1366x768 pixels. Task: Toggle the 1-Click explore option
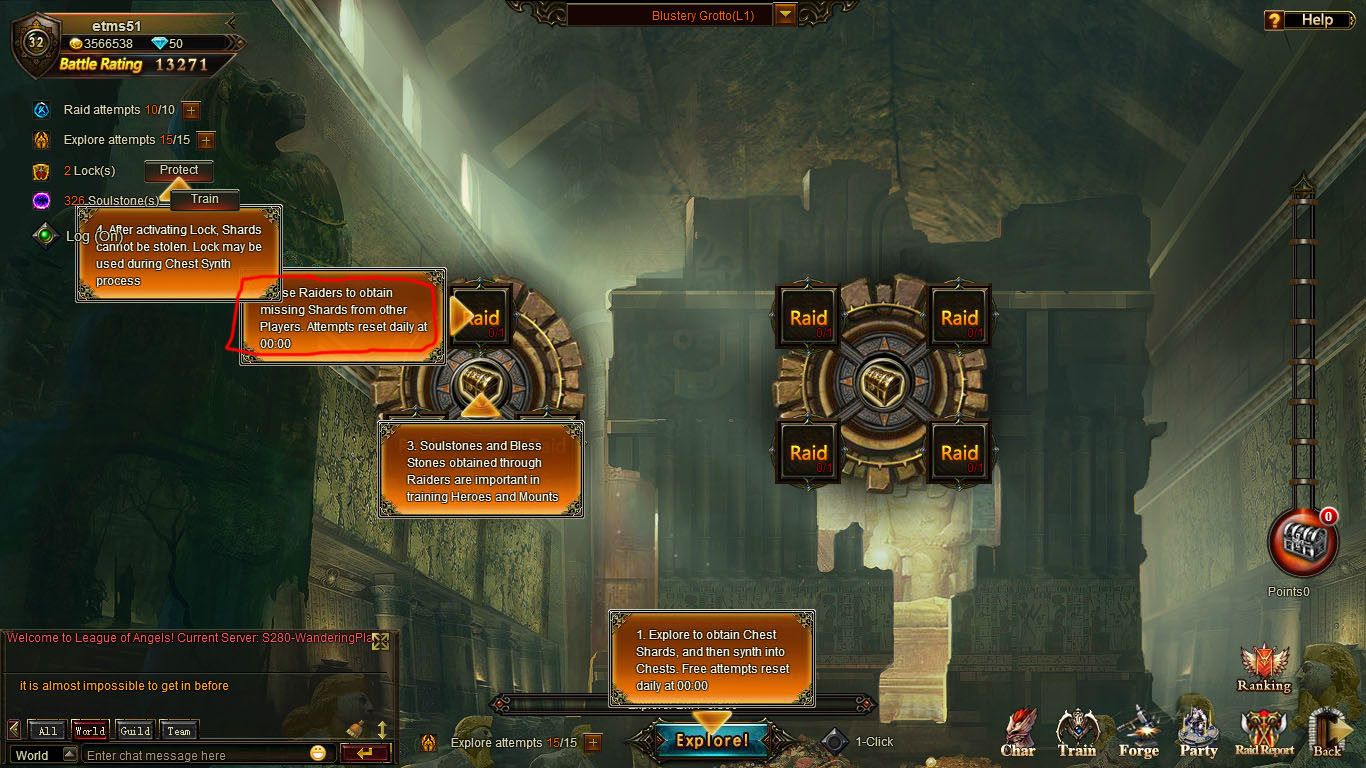point(835,742)
